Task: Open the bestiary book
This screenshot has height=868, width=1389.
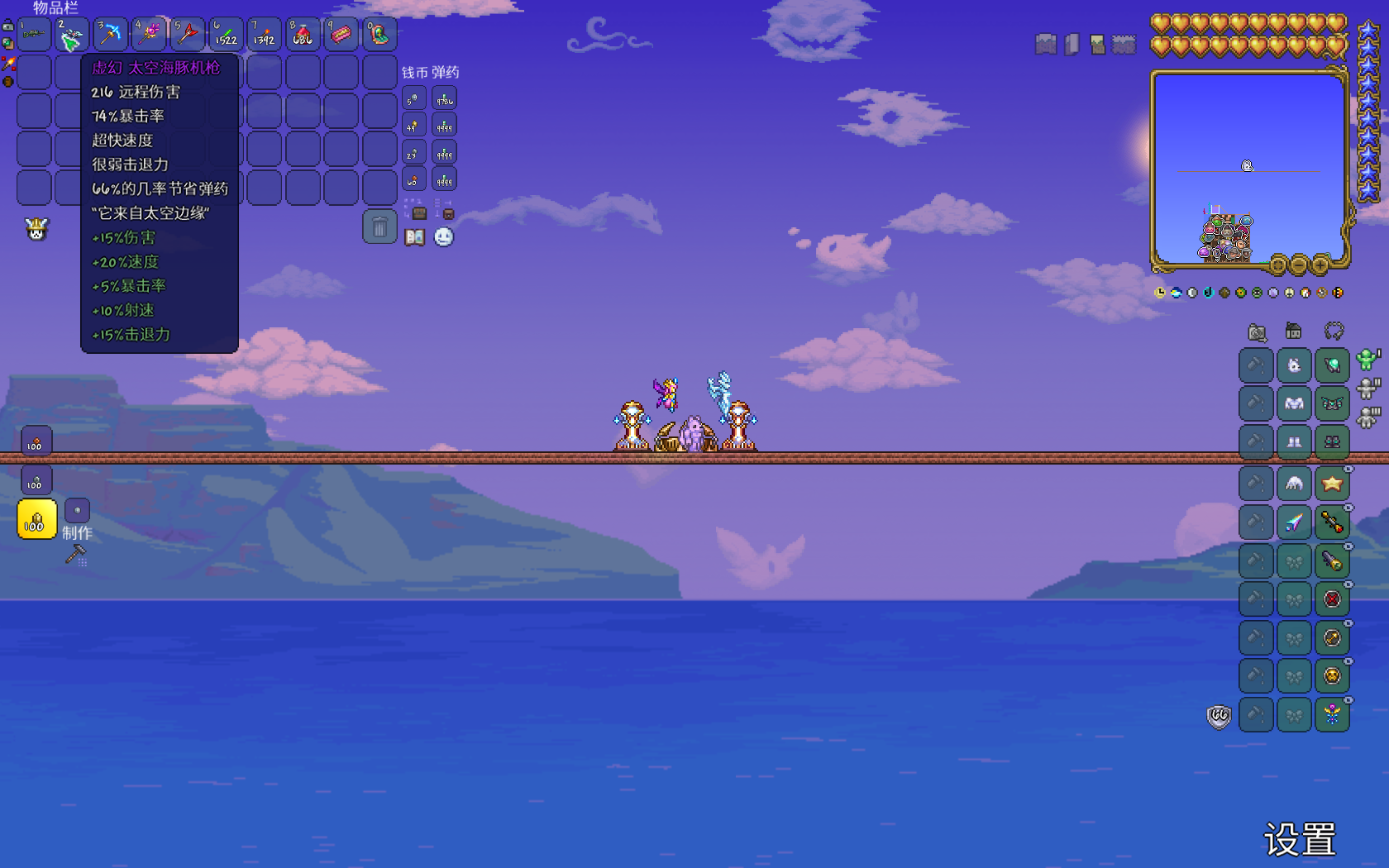Action: pos(414,238)
